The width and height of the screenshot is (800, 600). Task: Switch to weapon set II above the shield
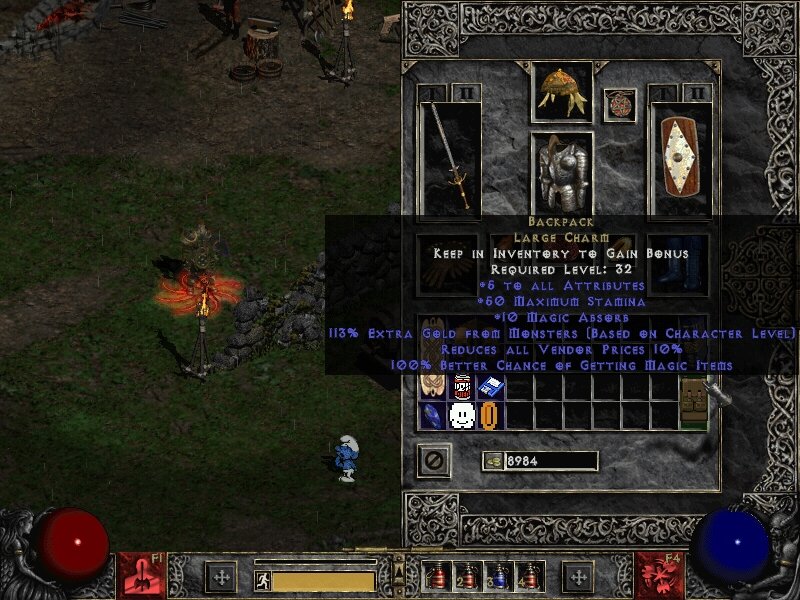[x=695, y=93]
